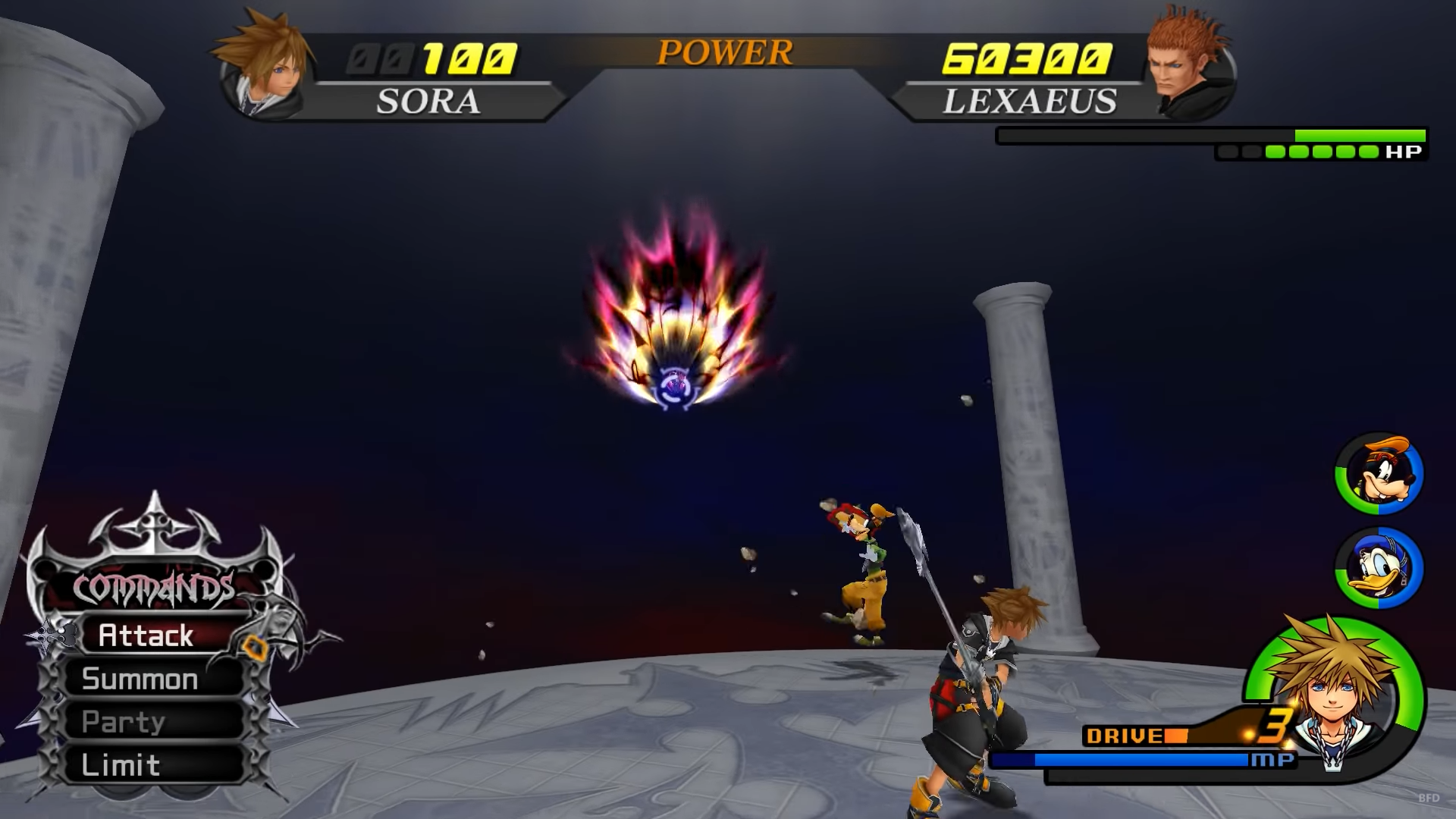Click Sora's portrait beside the power score
1456x819 pixels.
[265, 68]
